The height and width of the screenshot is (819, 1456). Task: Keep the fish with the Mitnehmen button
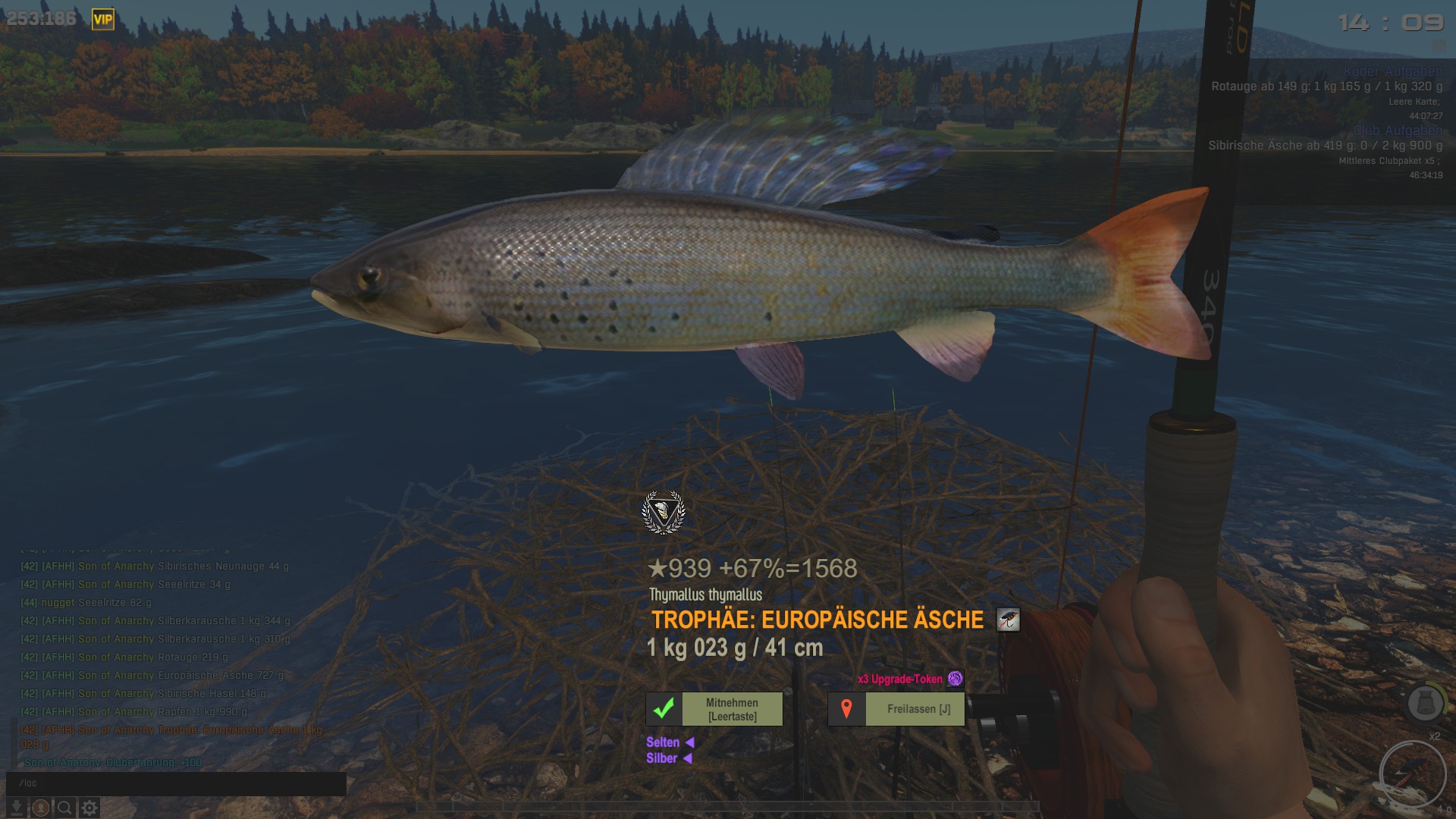pyautogui.click(x=714, y=709)
